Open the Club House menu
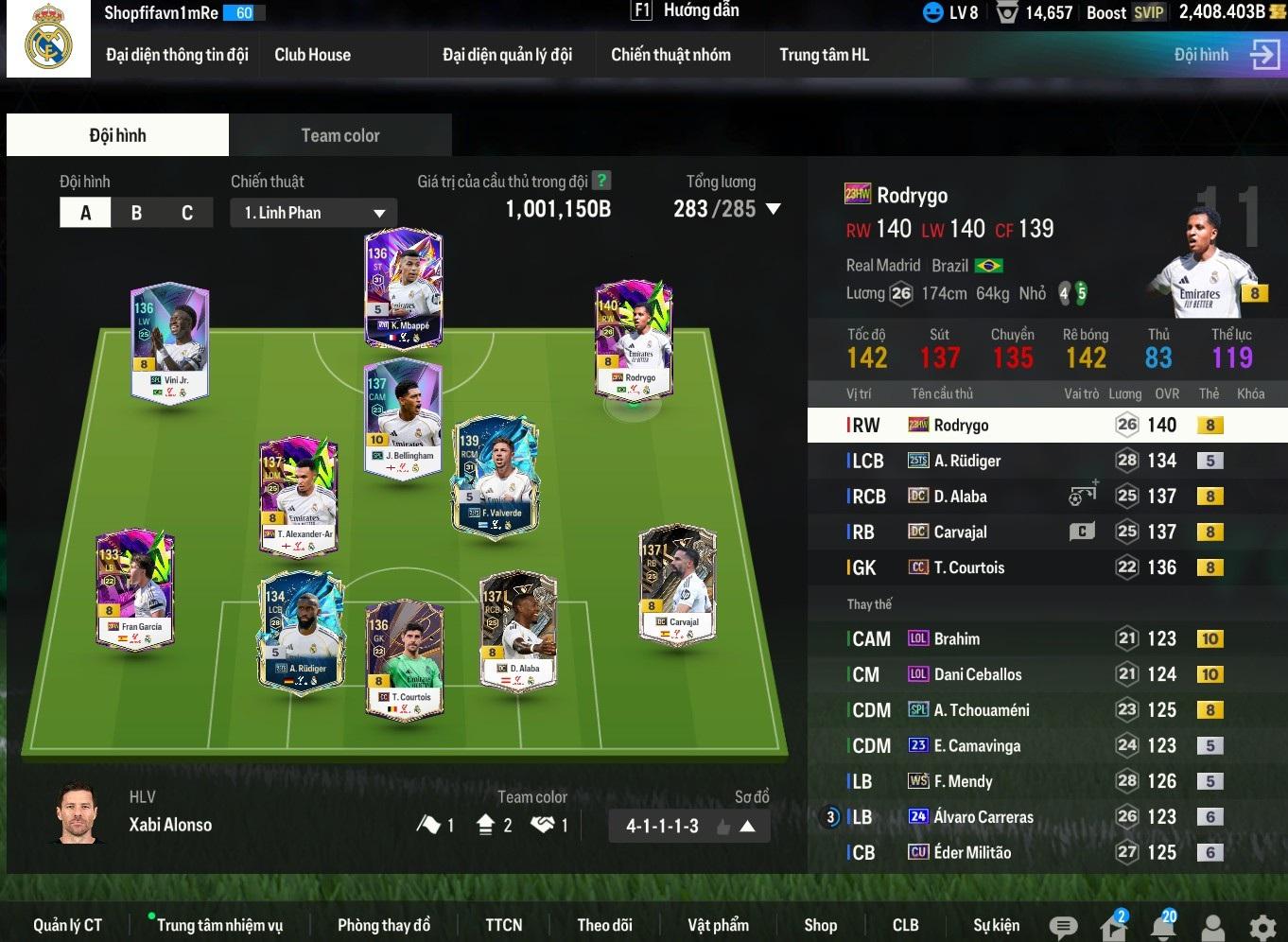The image size is (1288, 942). tap(312, 55)
